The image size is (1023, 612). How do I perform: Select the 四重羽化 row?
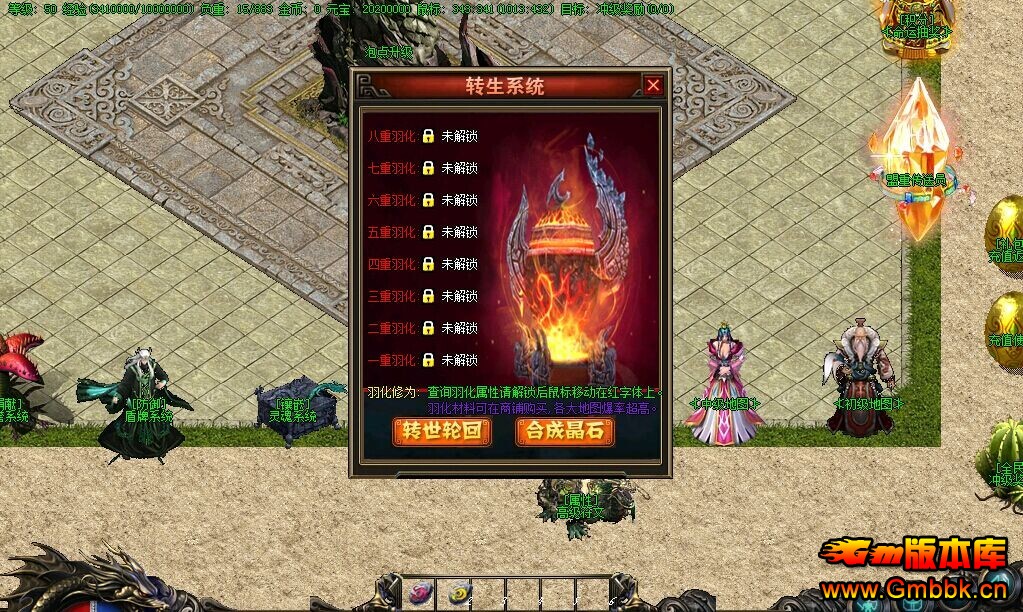[421, 264]
